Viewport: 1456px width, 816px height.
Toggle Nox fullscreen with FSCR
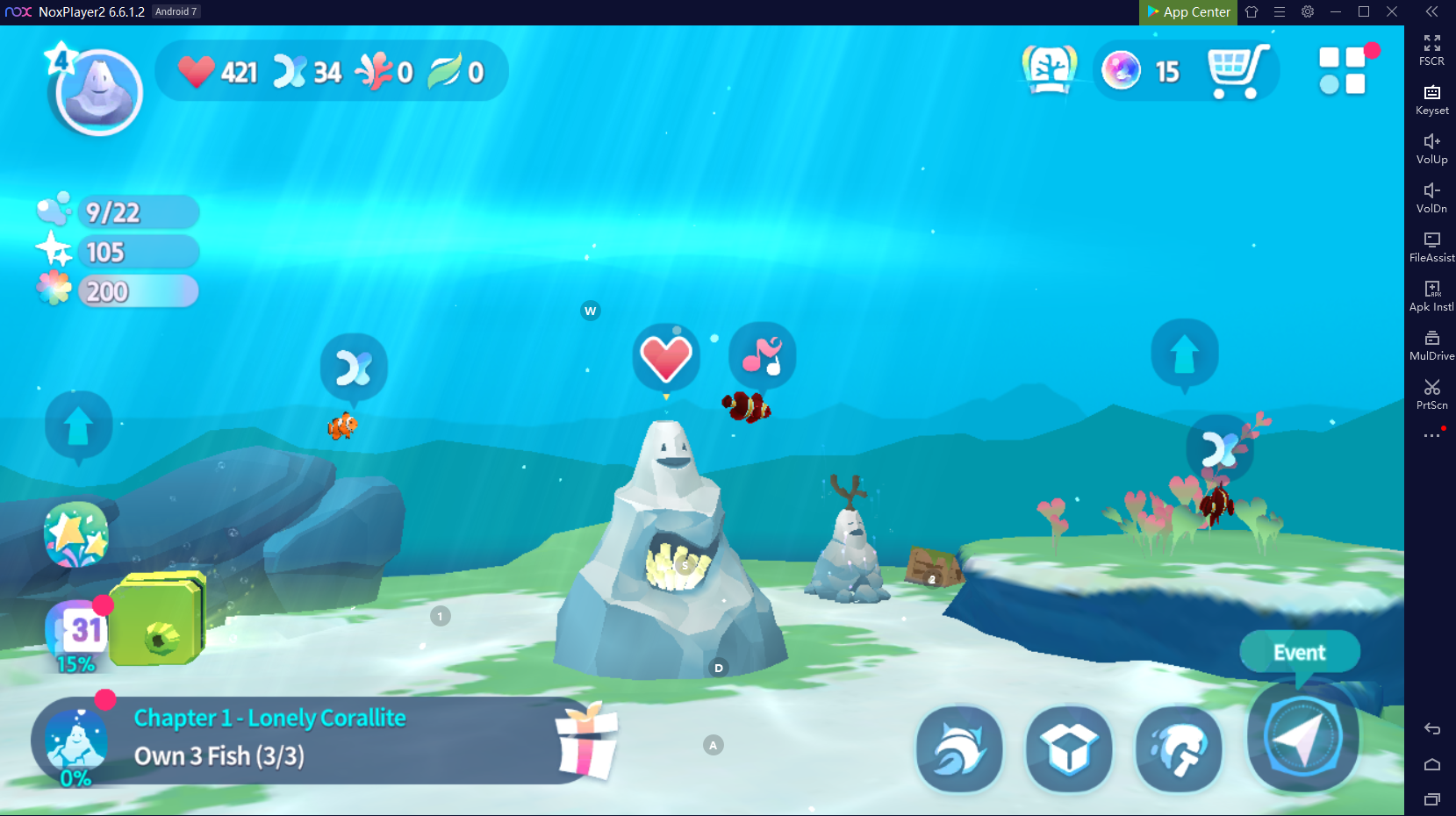1431,50
